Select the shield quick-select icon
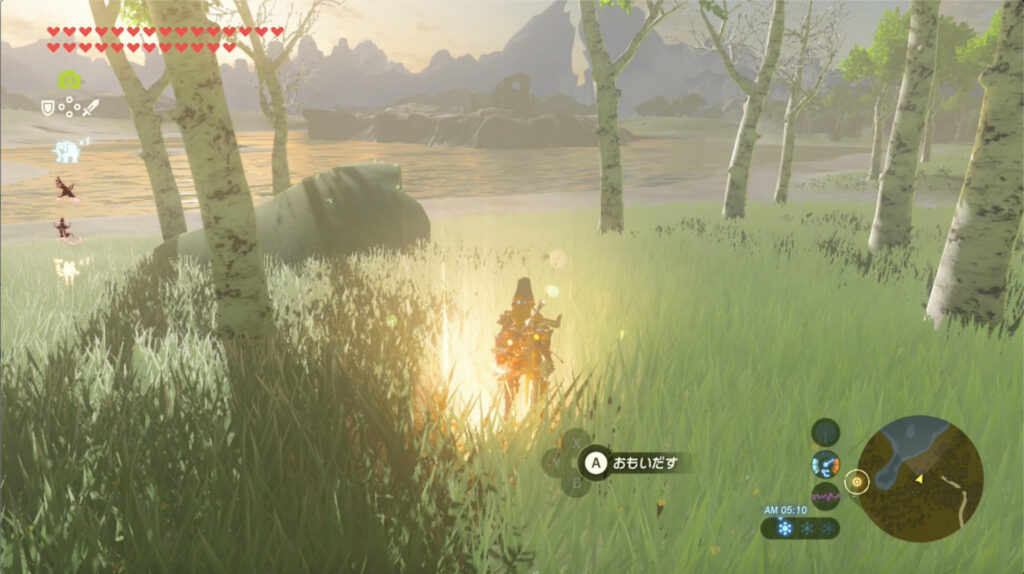Screen dimensions: 1024x574 47,106
